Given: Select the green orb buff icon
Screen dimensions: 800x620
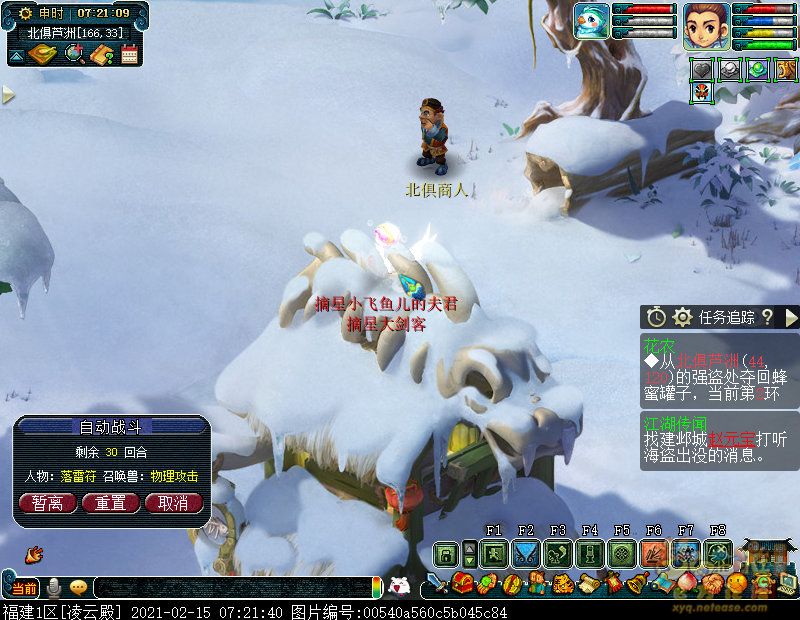Looking at the screenshot, I should [x=758, y=68].
